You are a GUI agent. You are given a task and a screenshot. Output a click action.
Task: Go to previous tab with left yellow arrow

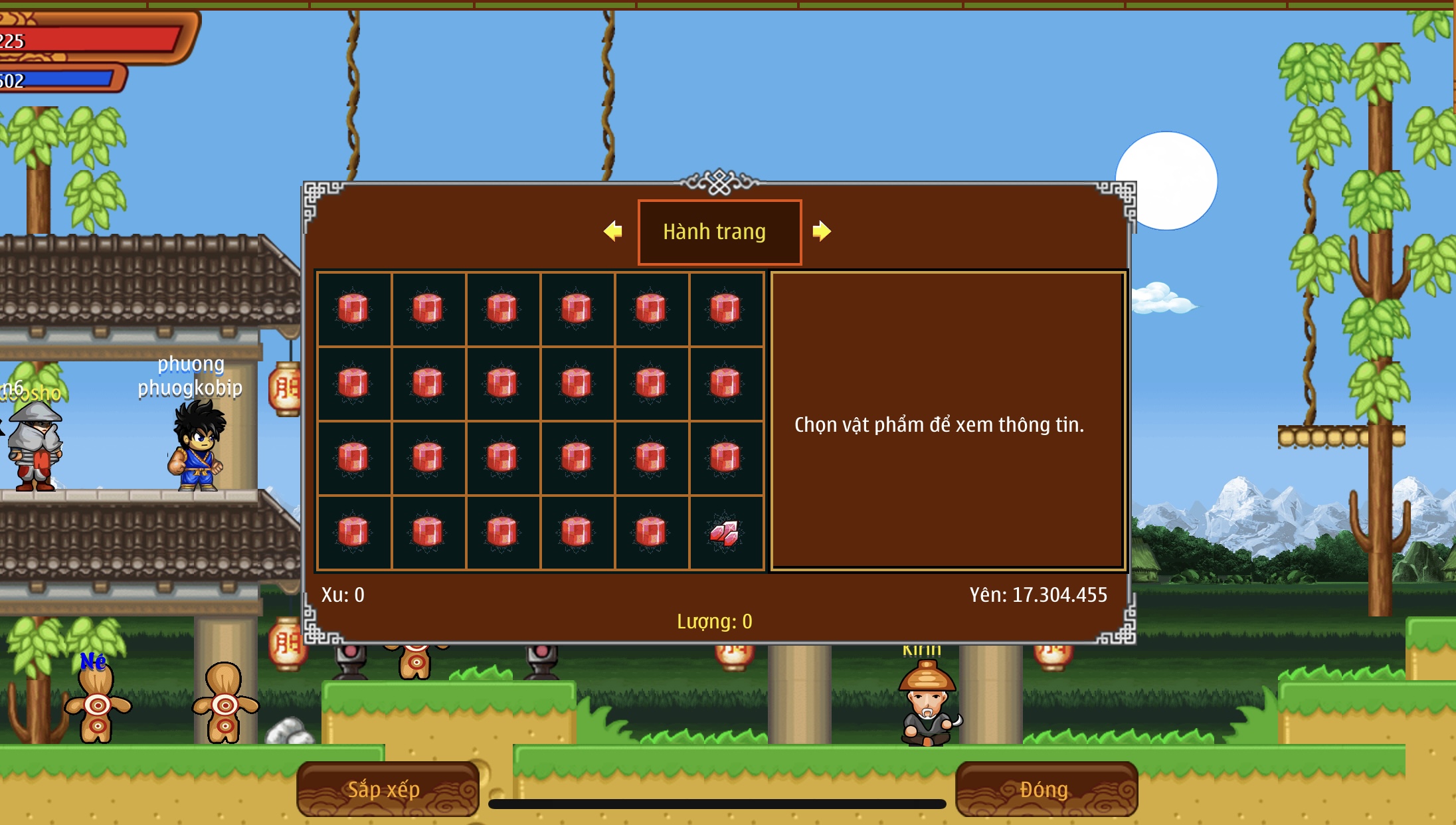pyautogui.click(x=613, y=231)
